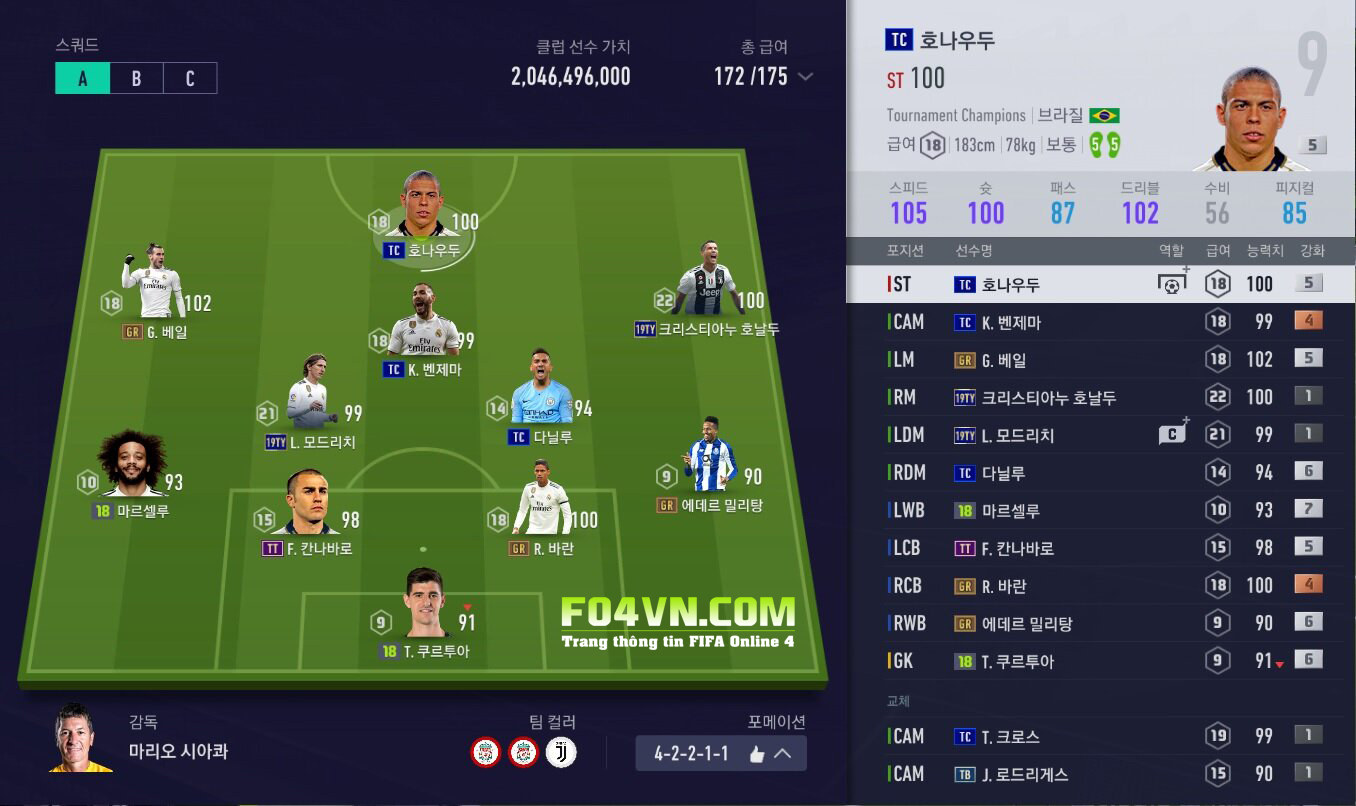The width and height of the screenshot is (1356, 806).
Task: Choose the RCB R. 바란 list row
Action: pyautogui.click(x=1100, y=586)
